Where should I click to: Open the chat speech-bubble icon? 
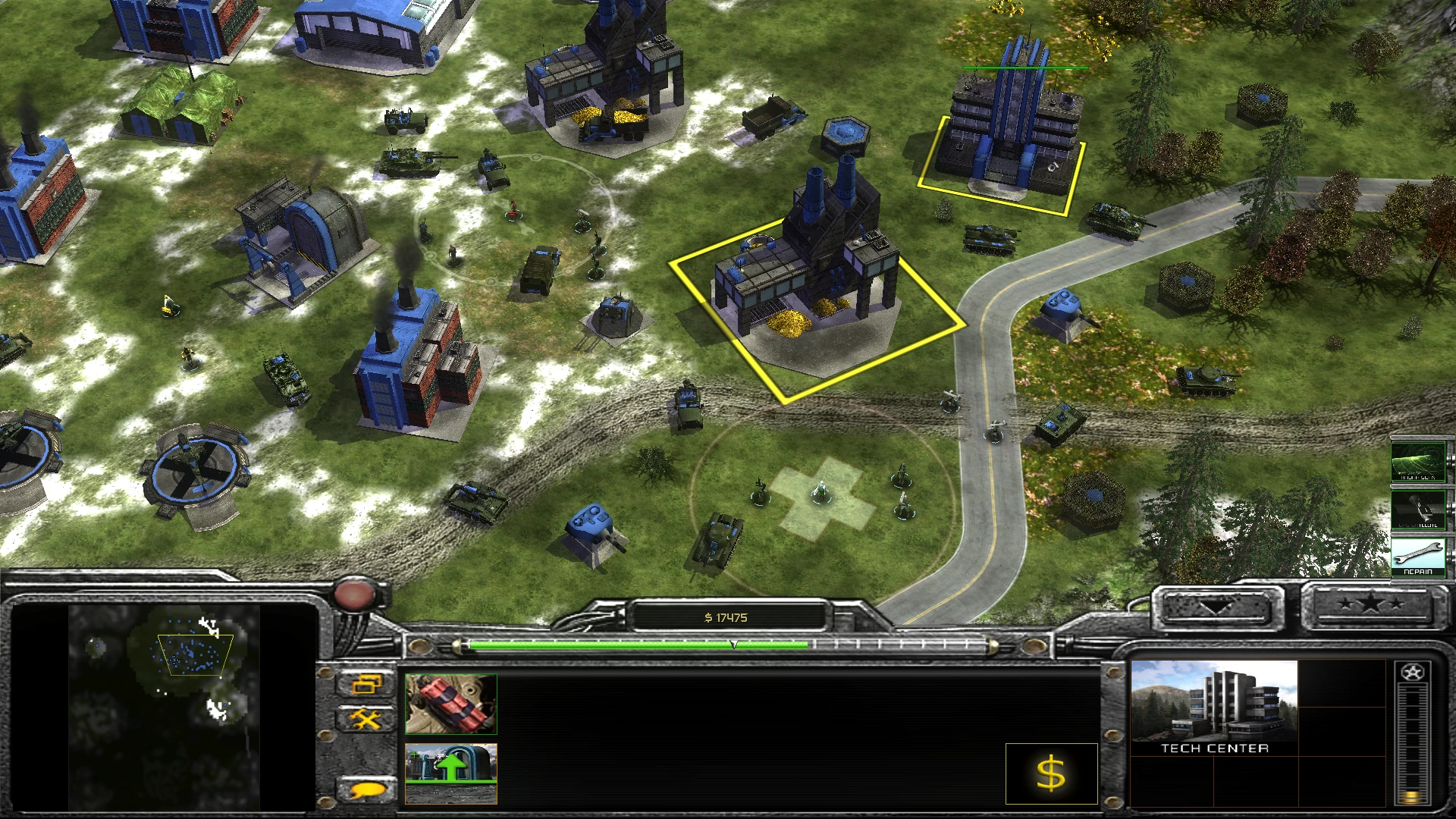coord(368,789)
